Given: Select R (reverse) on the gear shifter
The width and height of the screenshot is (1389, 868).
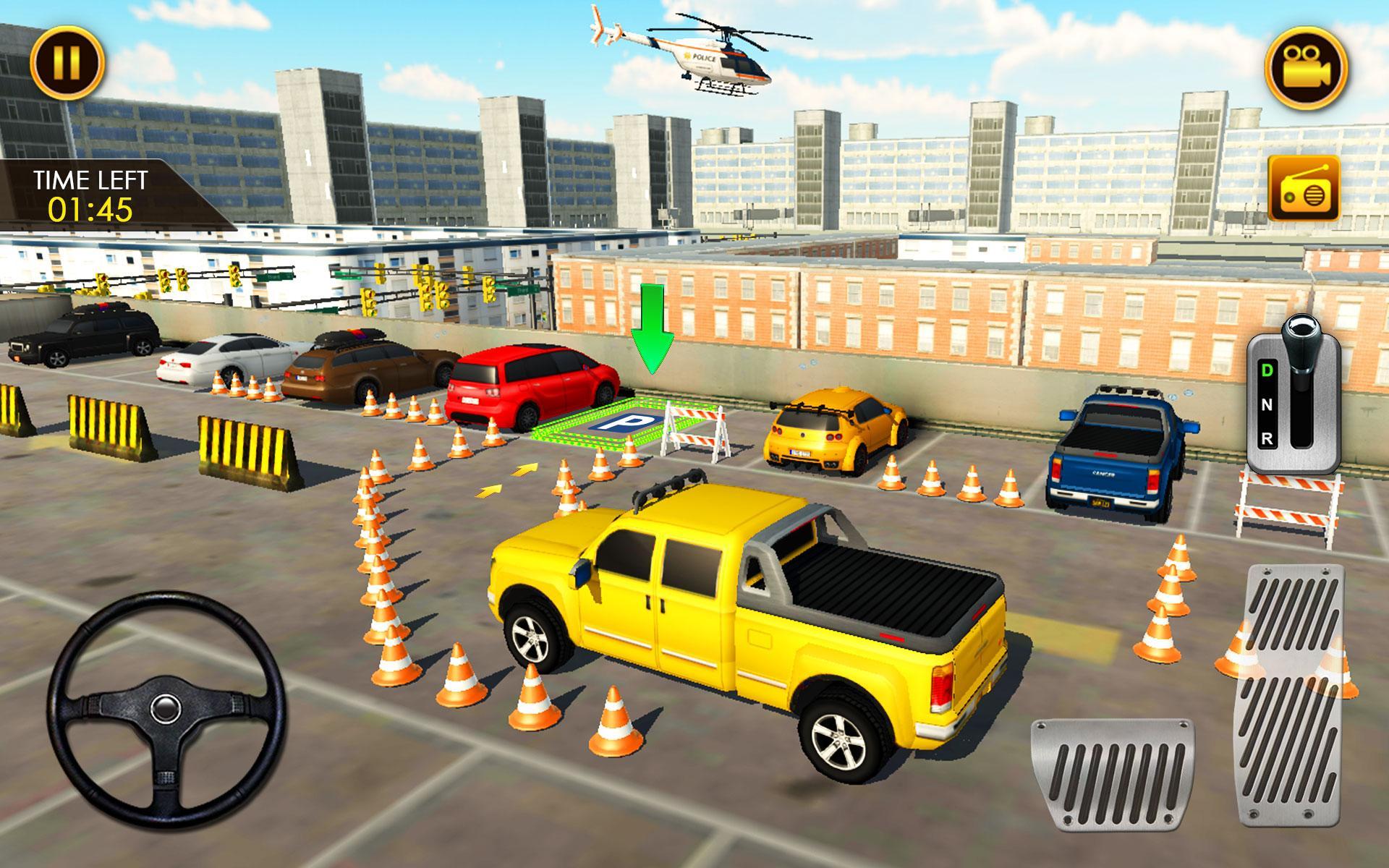Looking at the screenshot, I should pyautogui.click(x=1267, y=438).
